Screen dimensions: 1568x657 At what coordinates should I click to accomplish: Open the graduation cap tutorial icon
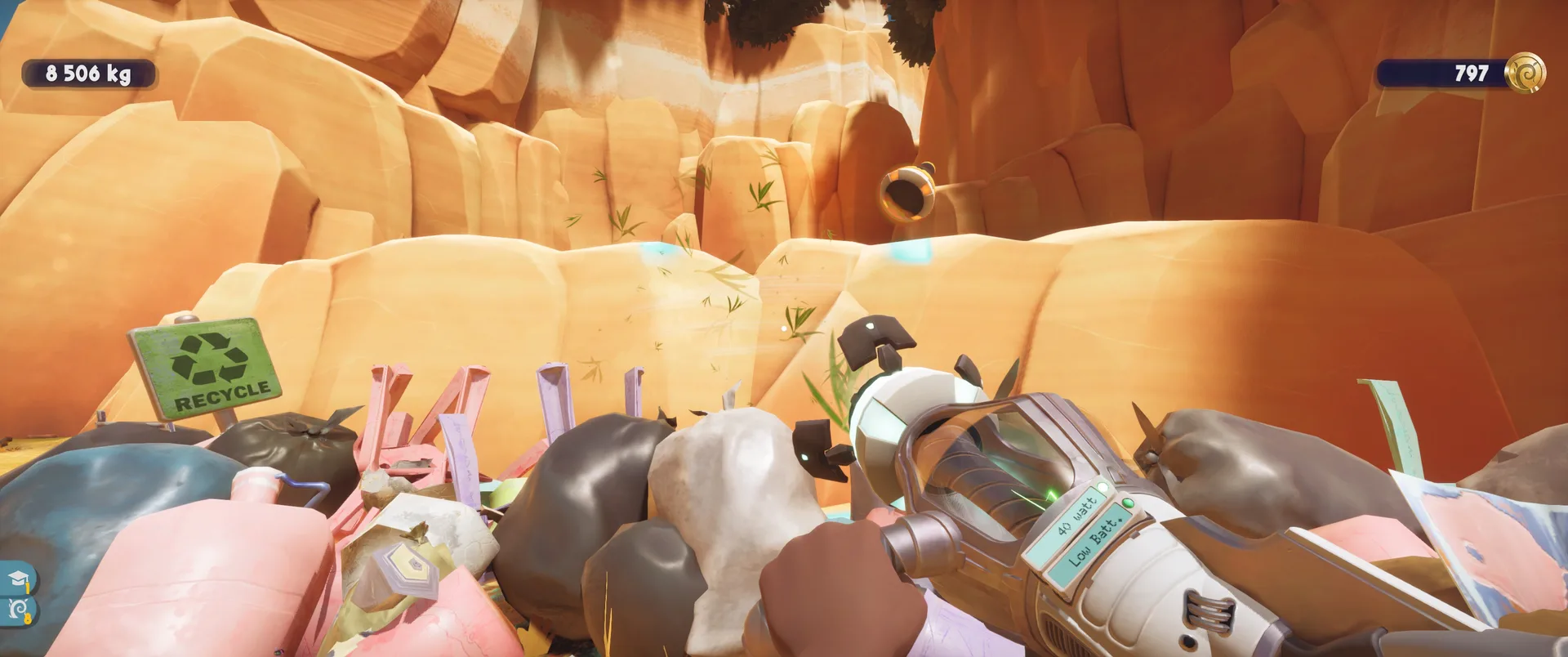18,580
